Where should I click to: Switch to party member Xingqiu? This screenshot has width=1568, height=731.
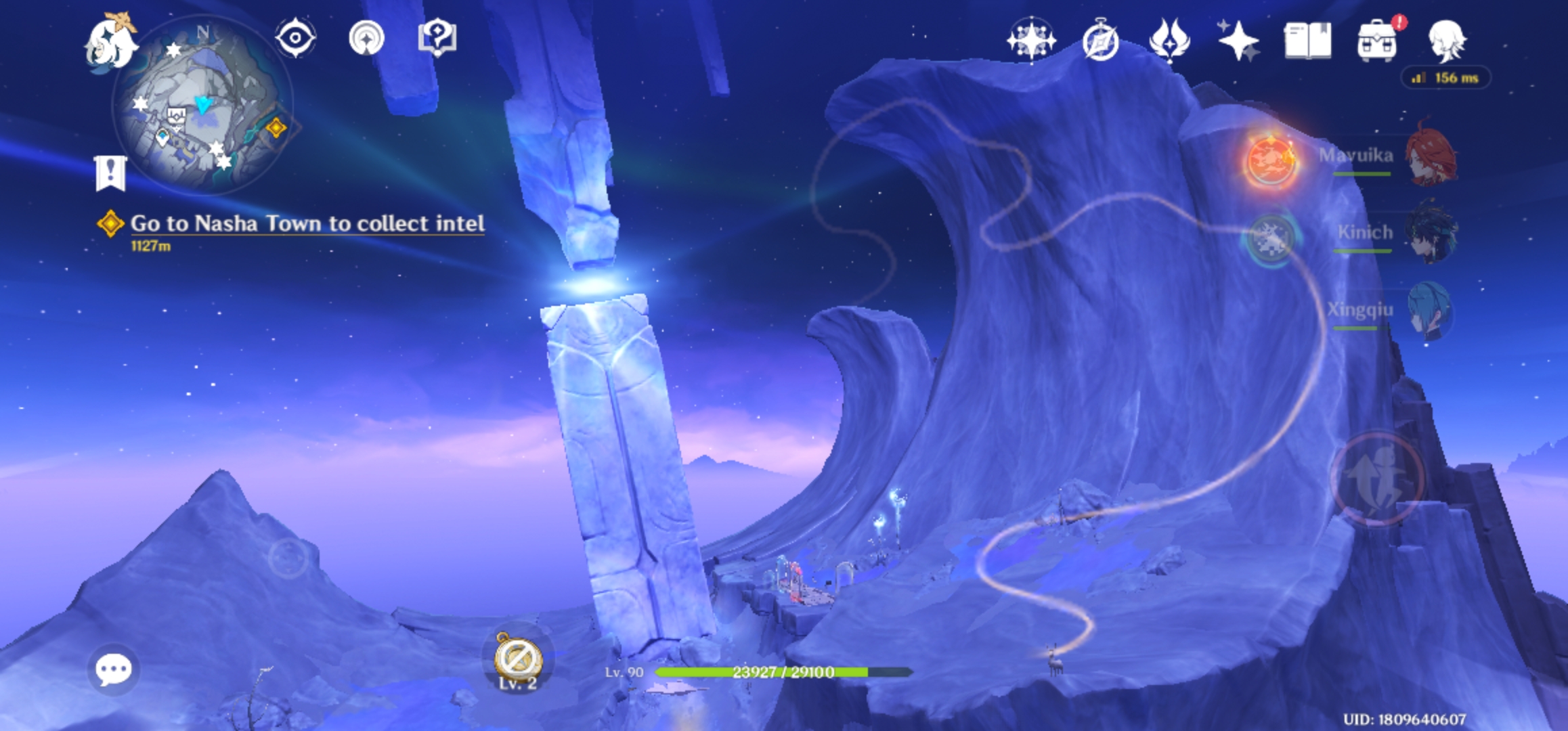click(x=1429, y=311)
